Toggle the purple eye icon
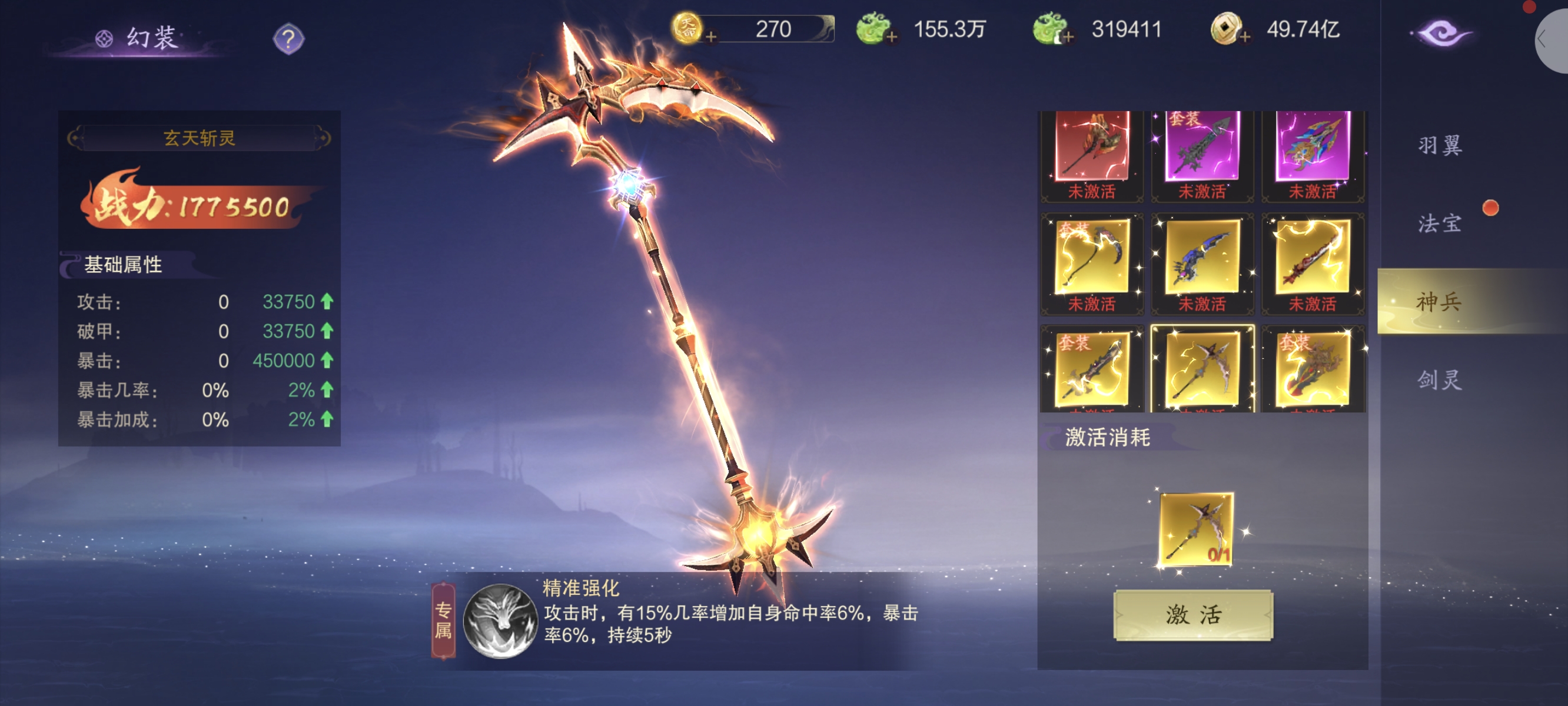This screenshot has width=1568, height=706. 1441,33
